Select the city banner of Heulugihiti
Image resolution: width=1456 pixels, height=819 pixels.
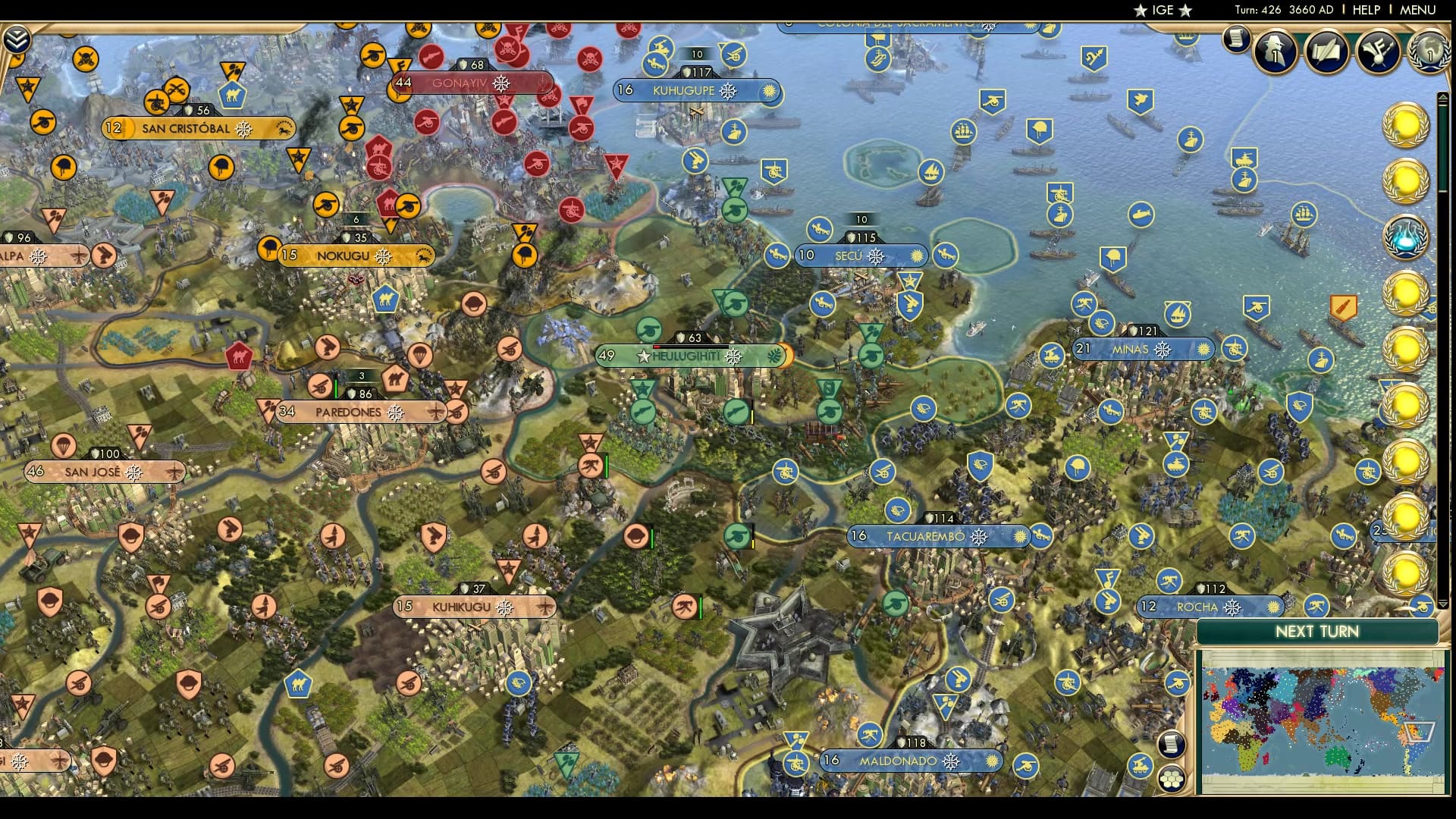coord(690,355)
